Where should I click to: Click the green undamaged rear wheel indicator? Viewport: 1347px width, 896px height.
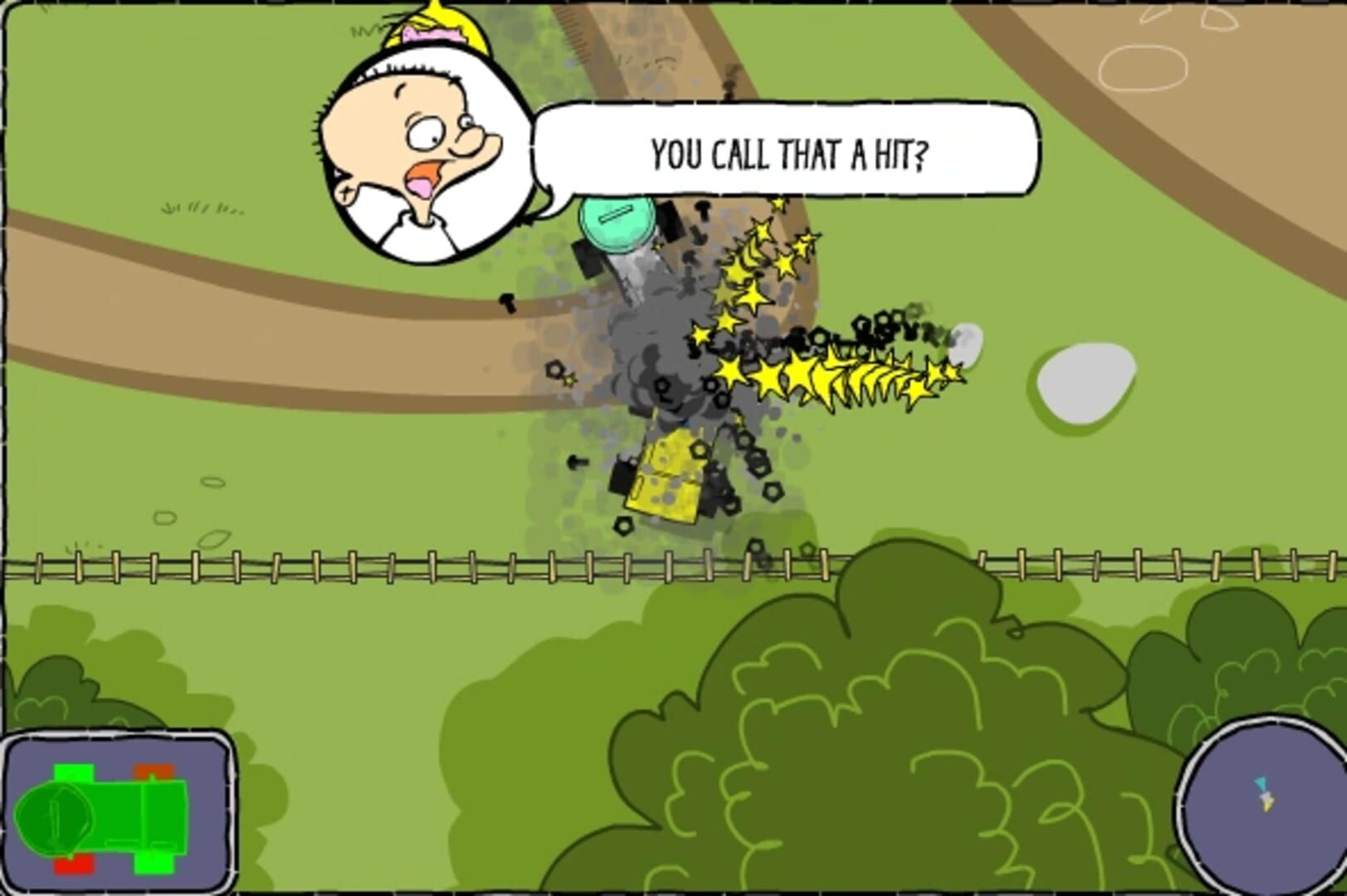(x=154, y=864)
